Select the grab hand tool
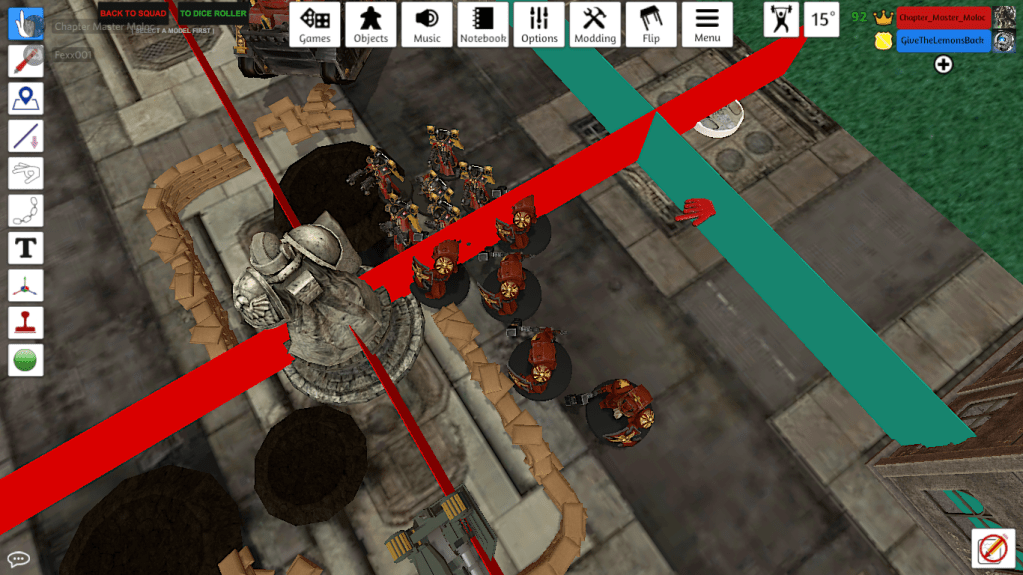 (26, 23)
